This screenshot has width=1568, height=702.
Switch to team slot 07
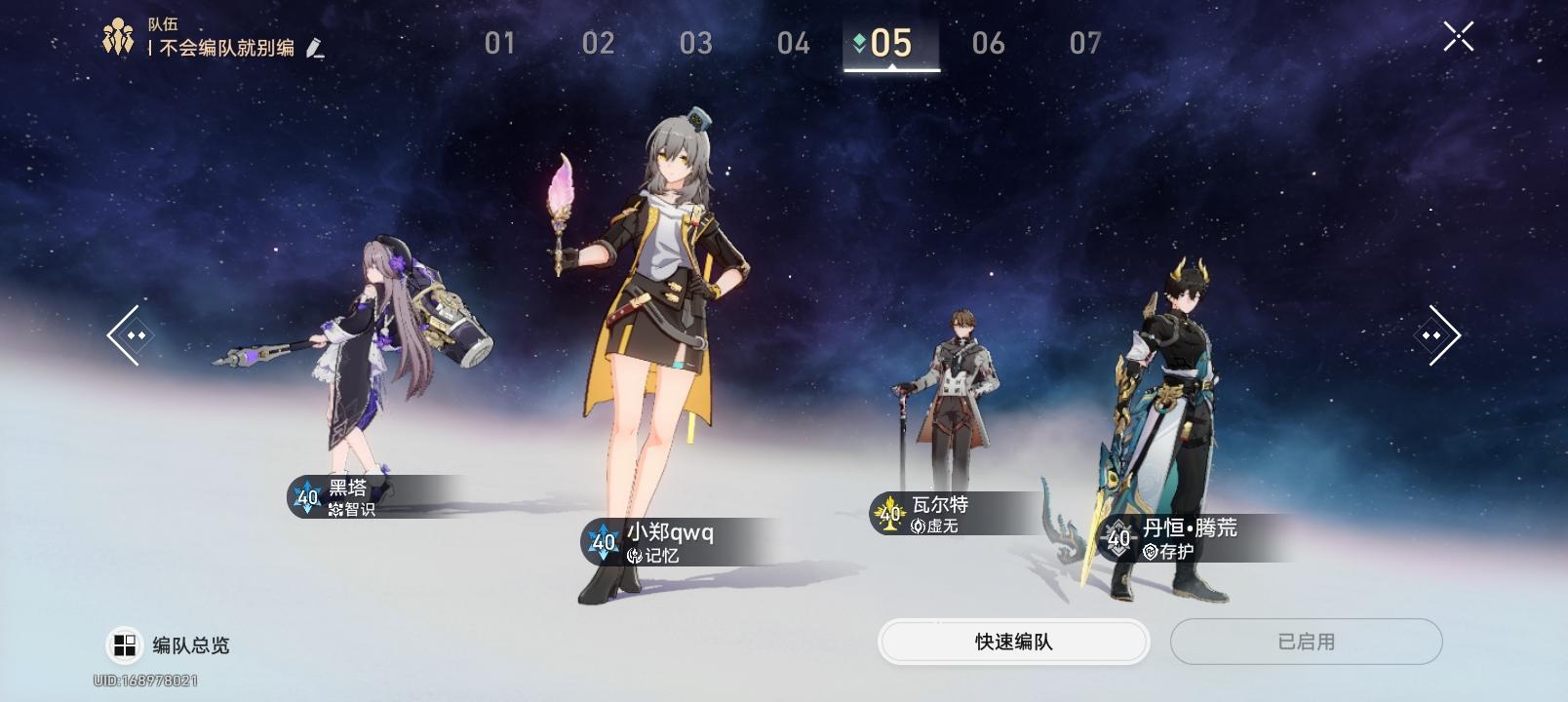(x=1086, y=42)
